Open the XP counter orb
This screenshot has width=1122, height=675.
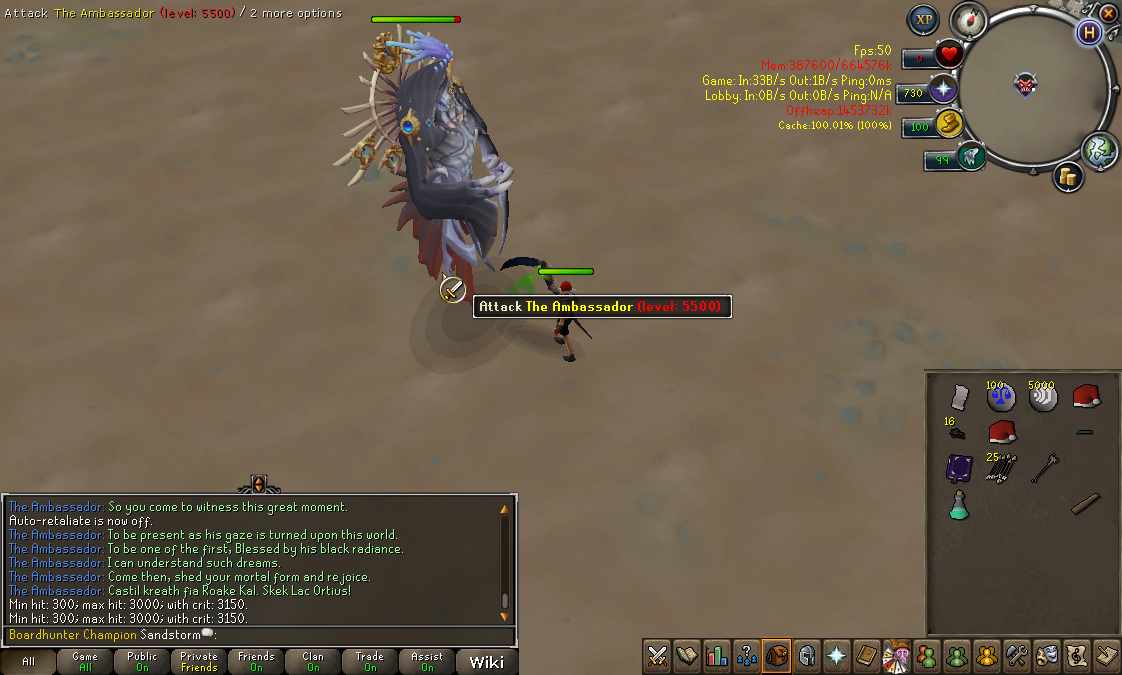(x=923, y=20)
